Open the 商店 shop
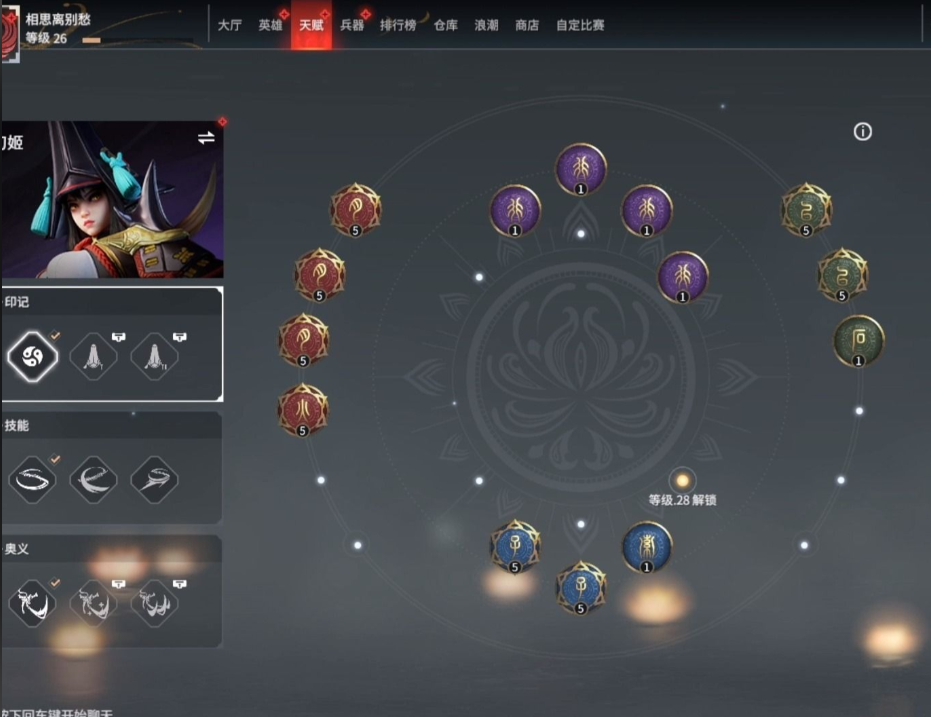Screen dimensions: 931x717 [x=527, y=25]
